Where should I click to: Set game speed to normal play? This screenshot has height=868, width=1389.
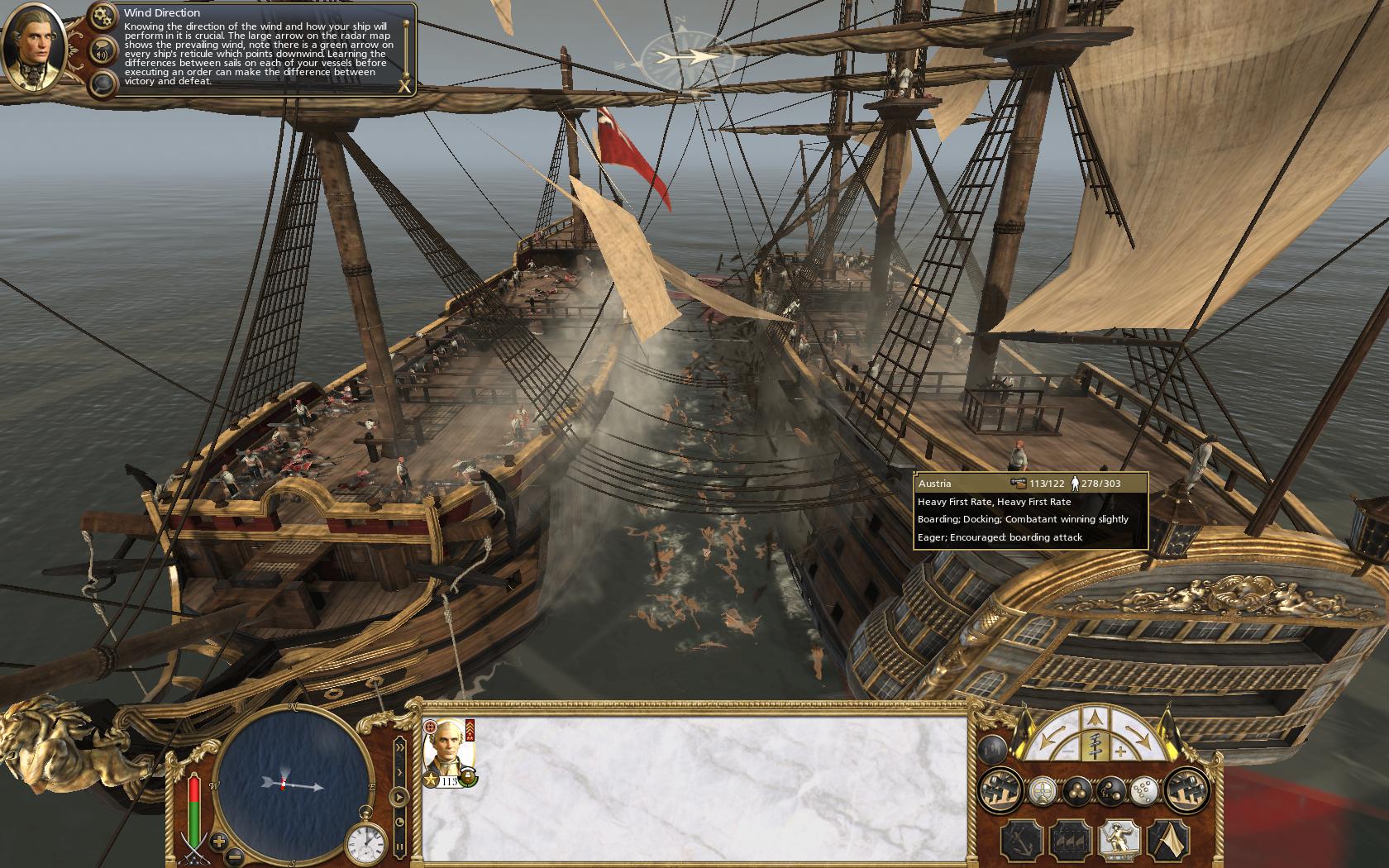pyautogui.click(x=399, y=799)
